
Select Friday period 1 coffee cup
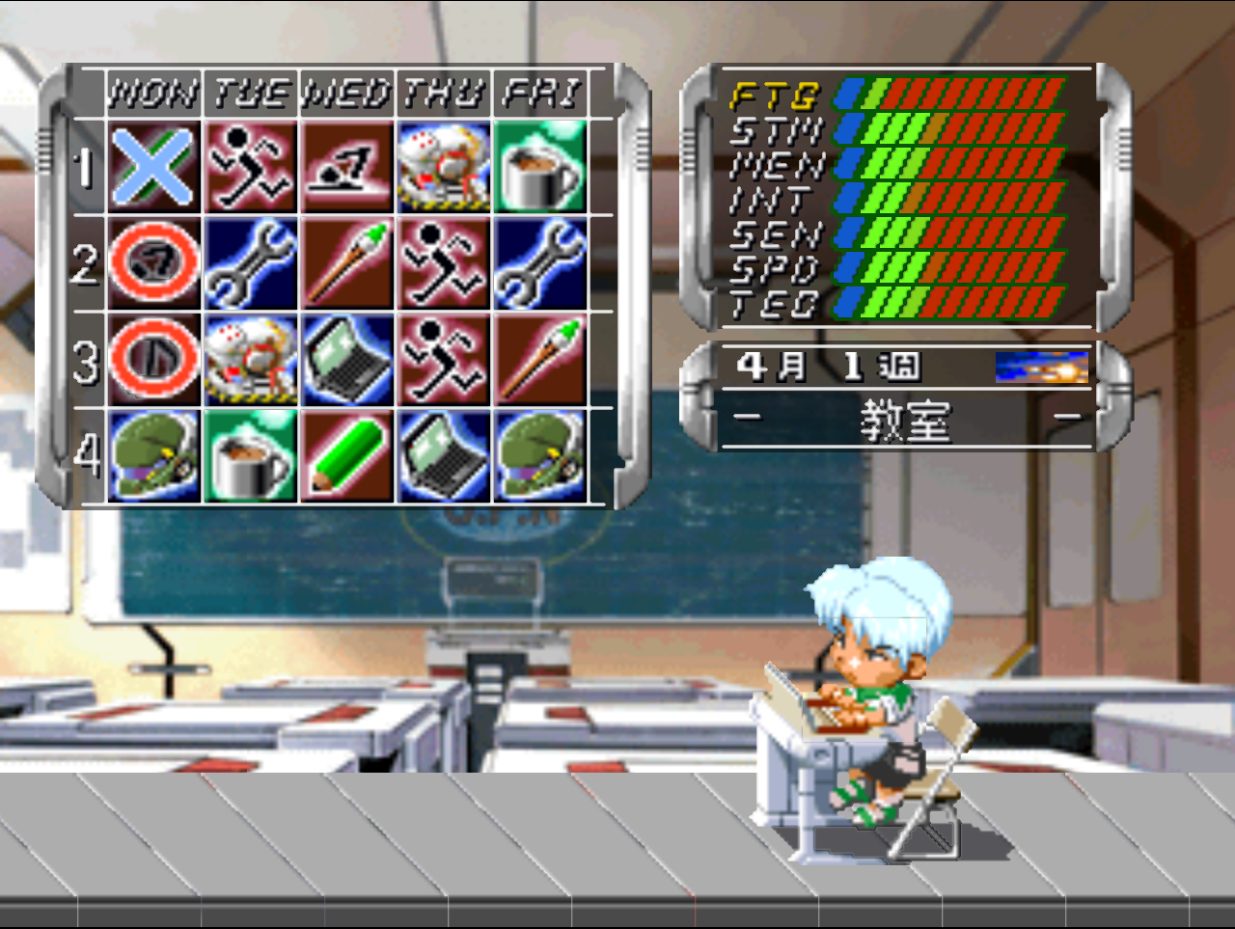coord(540,166)
